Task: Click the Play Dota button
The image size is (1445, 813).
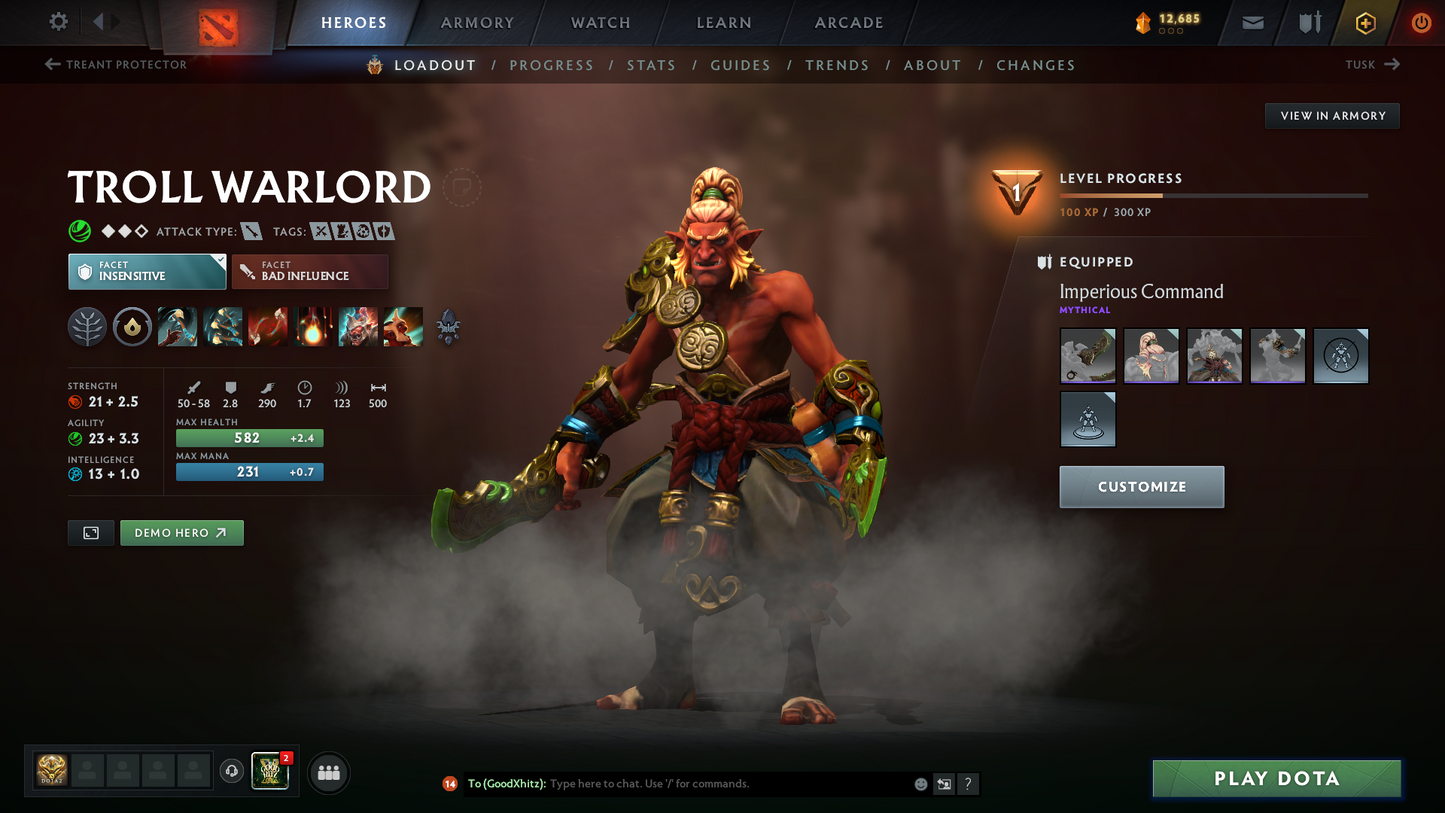Action: click(1276, 779)
